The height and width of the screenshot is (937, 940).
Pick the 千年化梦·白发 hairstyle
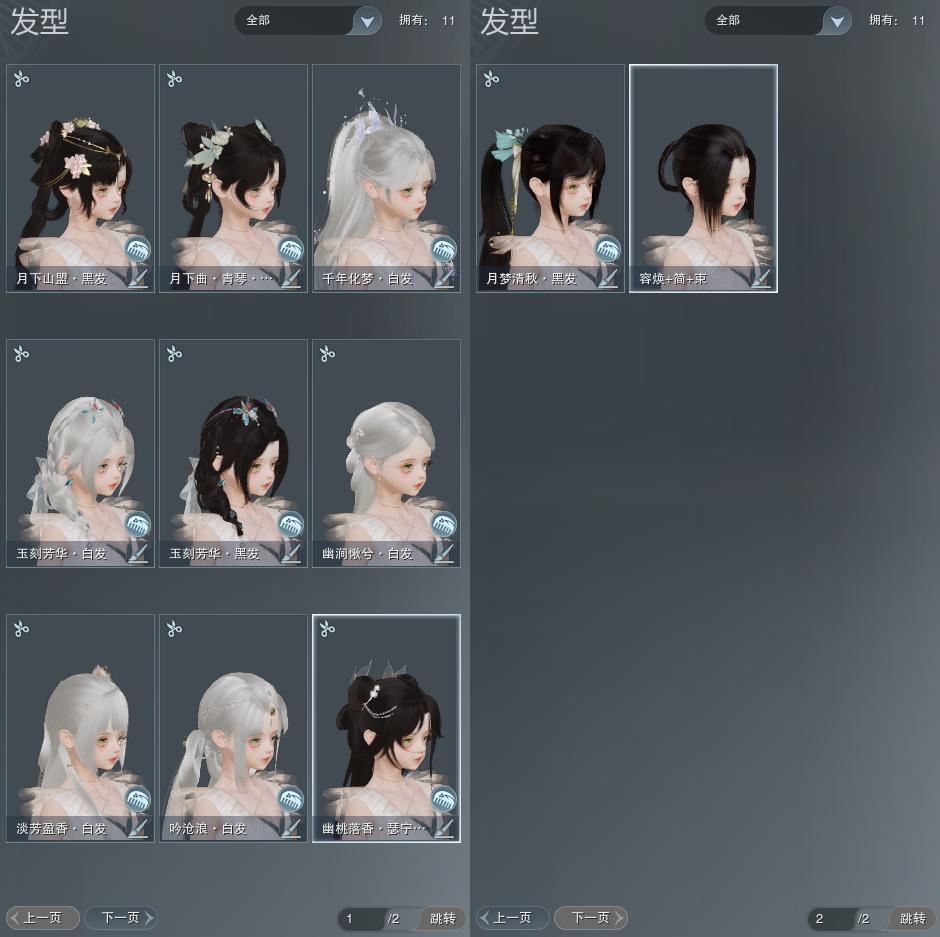point(386,170)
